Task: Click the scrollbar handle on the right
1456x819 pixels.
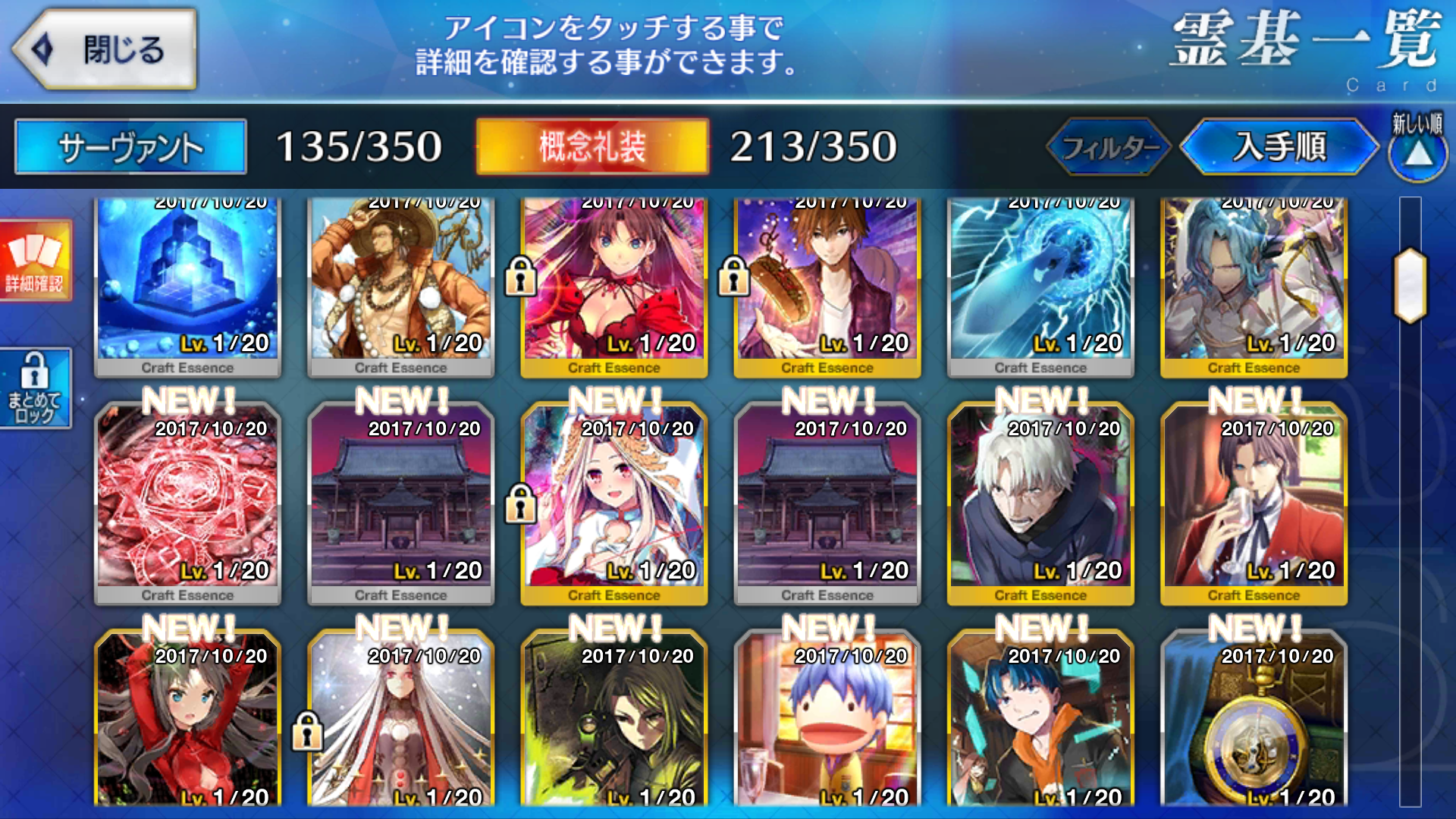Action: [x=1410, y=285]
